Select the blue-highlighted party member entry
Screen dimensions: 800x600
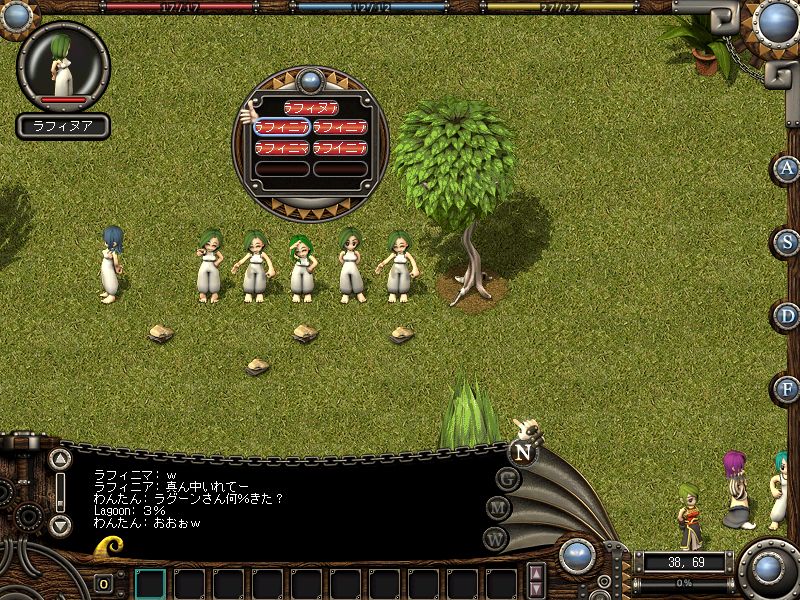click(x=281, y=127)
